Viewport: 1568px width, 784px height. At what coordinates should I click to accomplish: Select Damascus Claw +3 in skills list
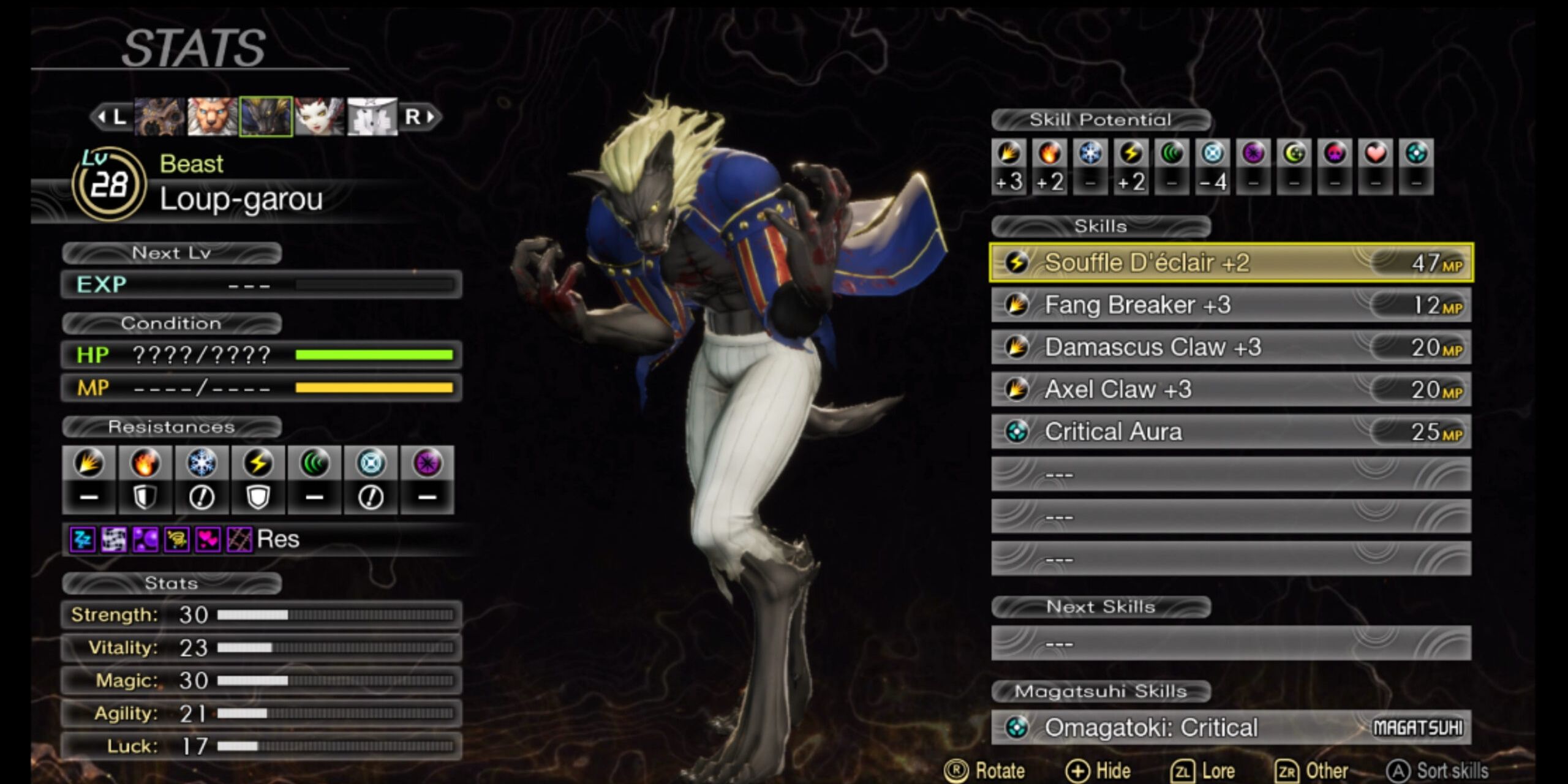point(1231,347)
